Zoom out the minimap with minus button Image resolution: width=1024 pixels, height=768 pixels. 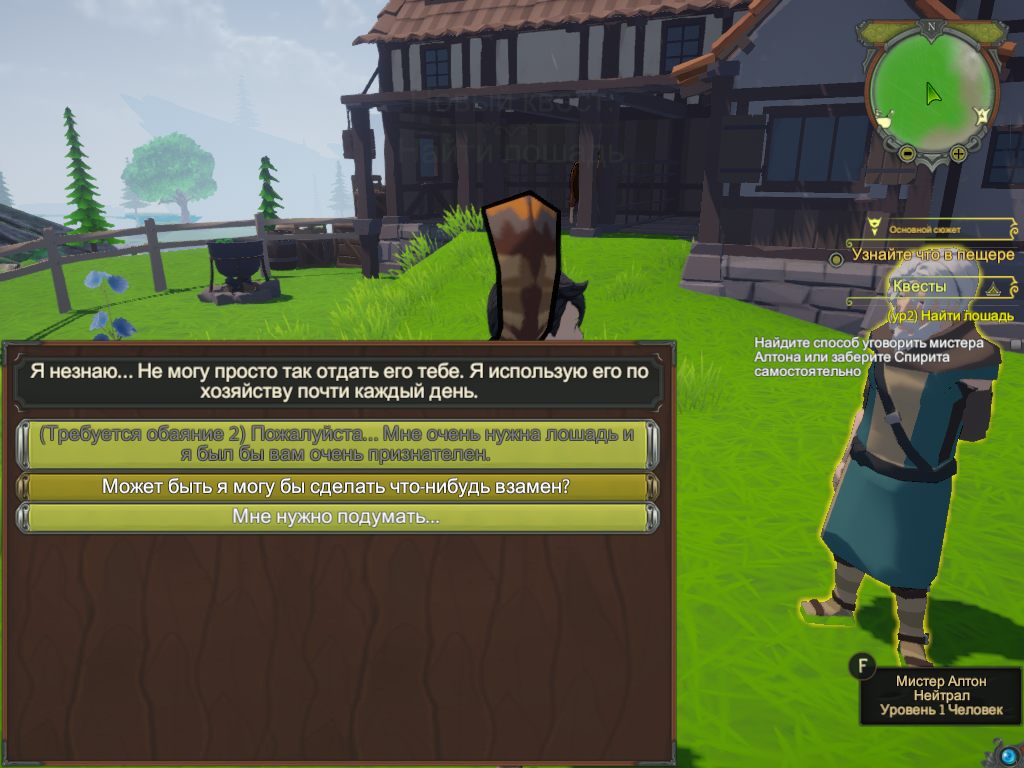click(x=907, y=153)
